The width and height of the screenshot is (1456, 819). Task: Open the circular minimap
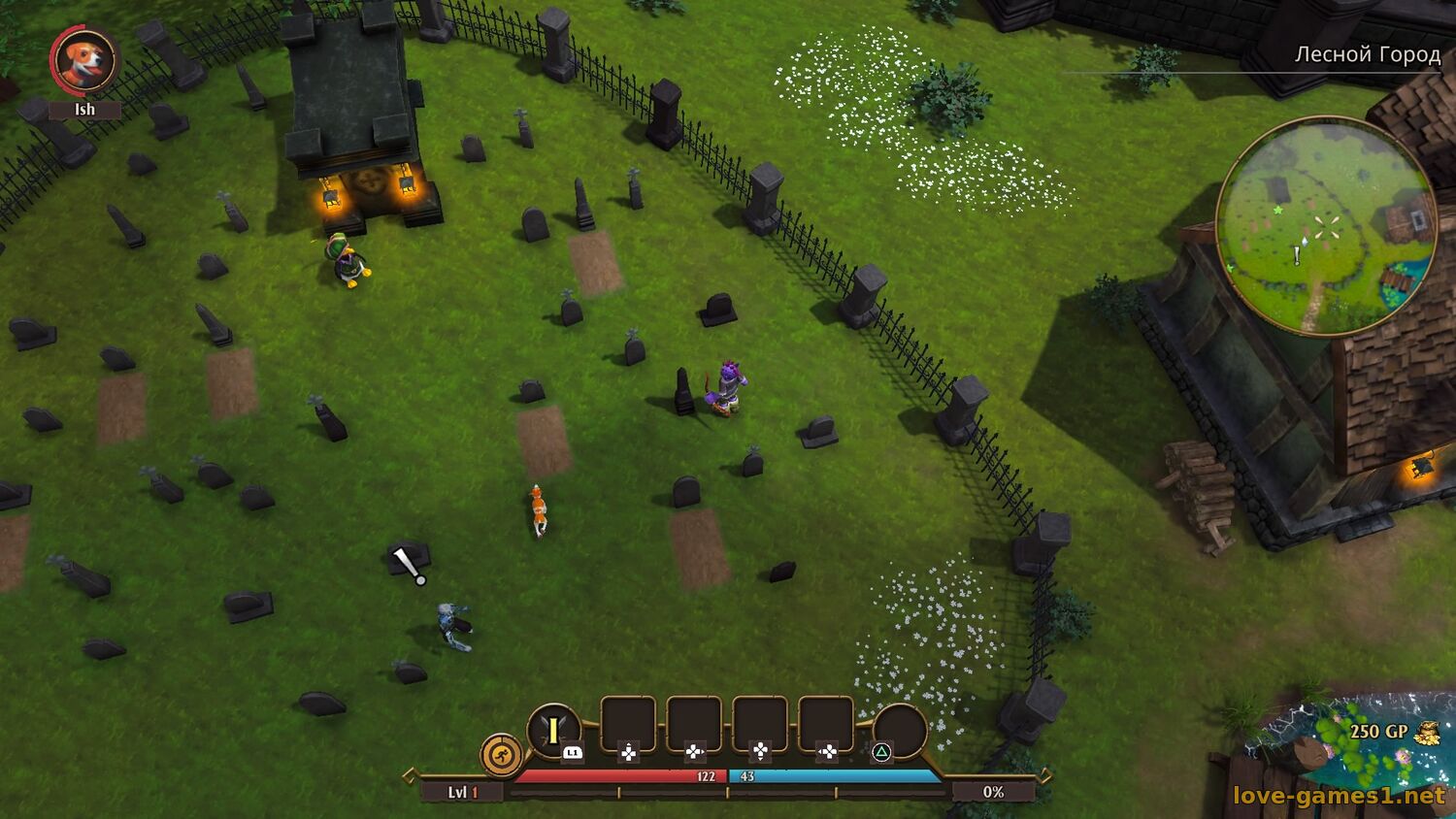click(1326, 227)
